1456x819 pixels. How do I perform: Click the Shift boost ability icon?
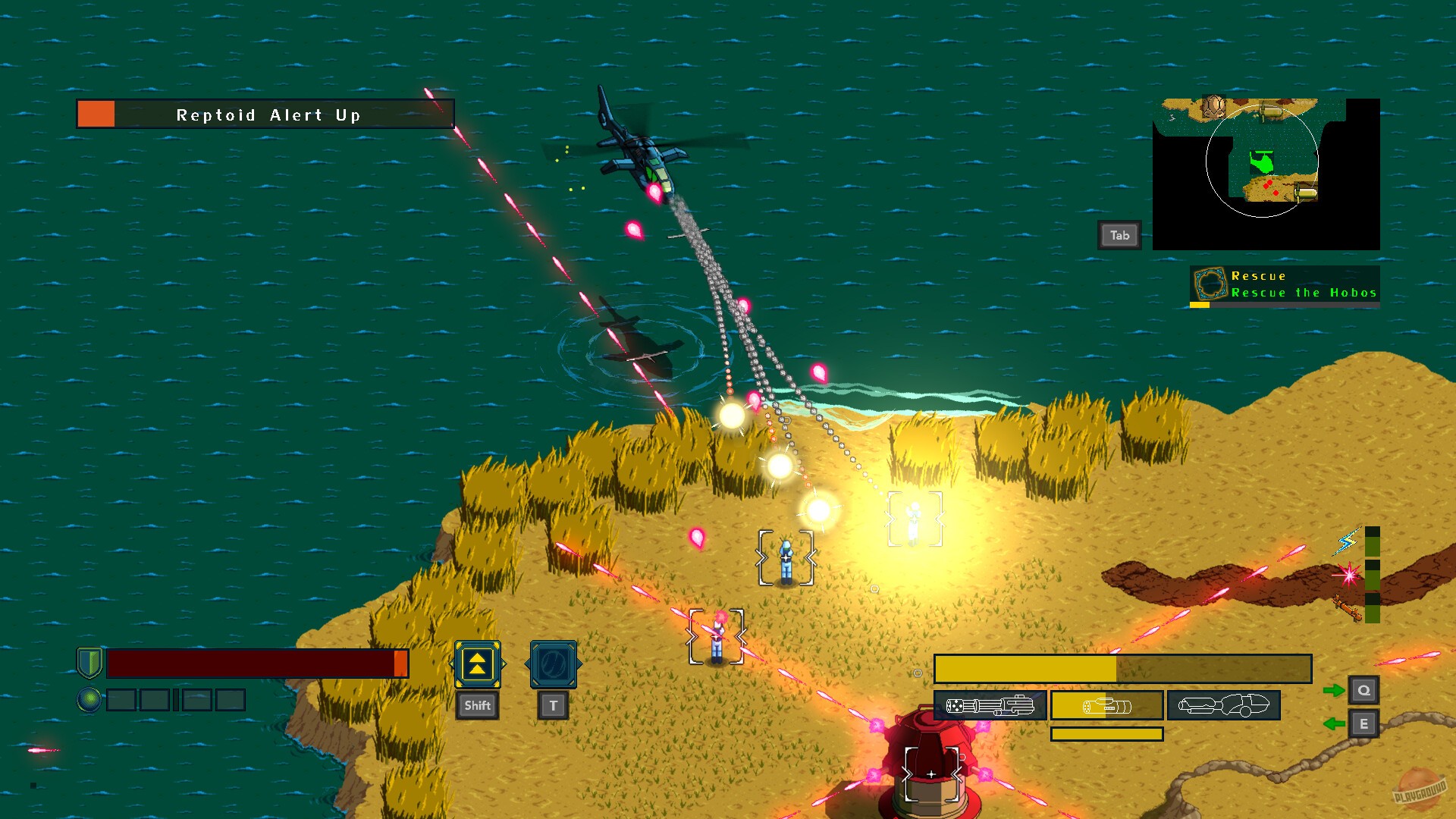click(x=477, y=666)
